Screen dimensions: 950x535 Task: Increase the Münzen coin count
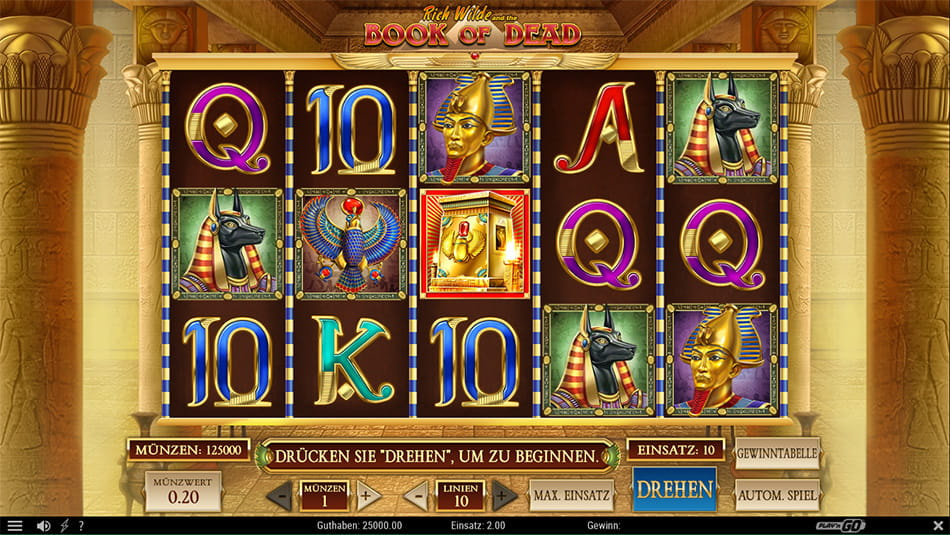point(368,495)
